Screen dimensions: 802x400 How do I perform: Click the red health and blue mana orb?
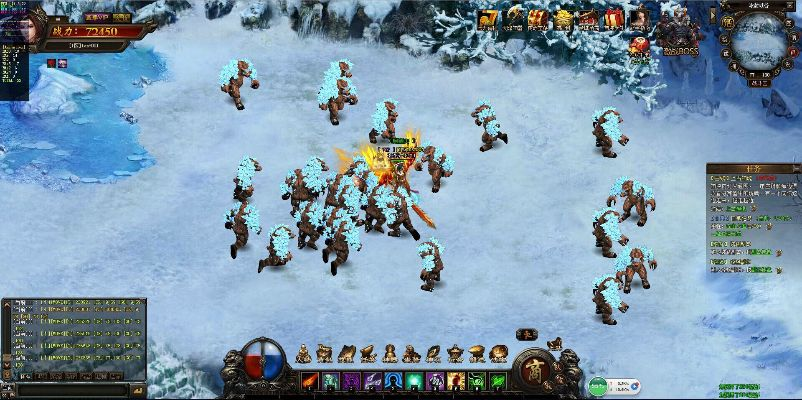point(264,362)
